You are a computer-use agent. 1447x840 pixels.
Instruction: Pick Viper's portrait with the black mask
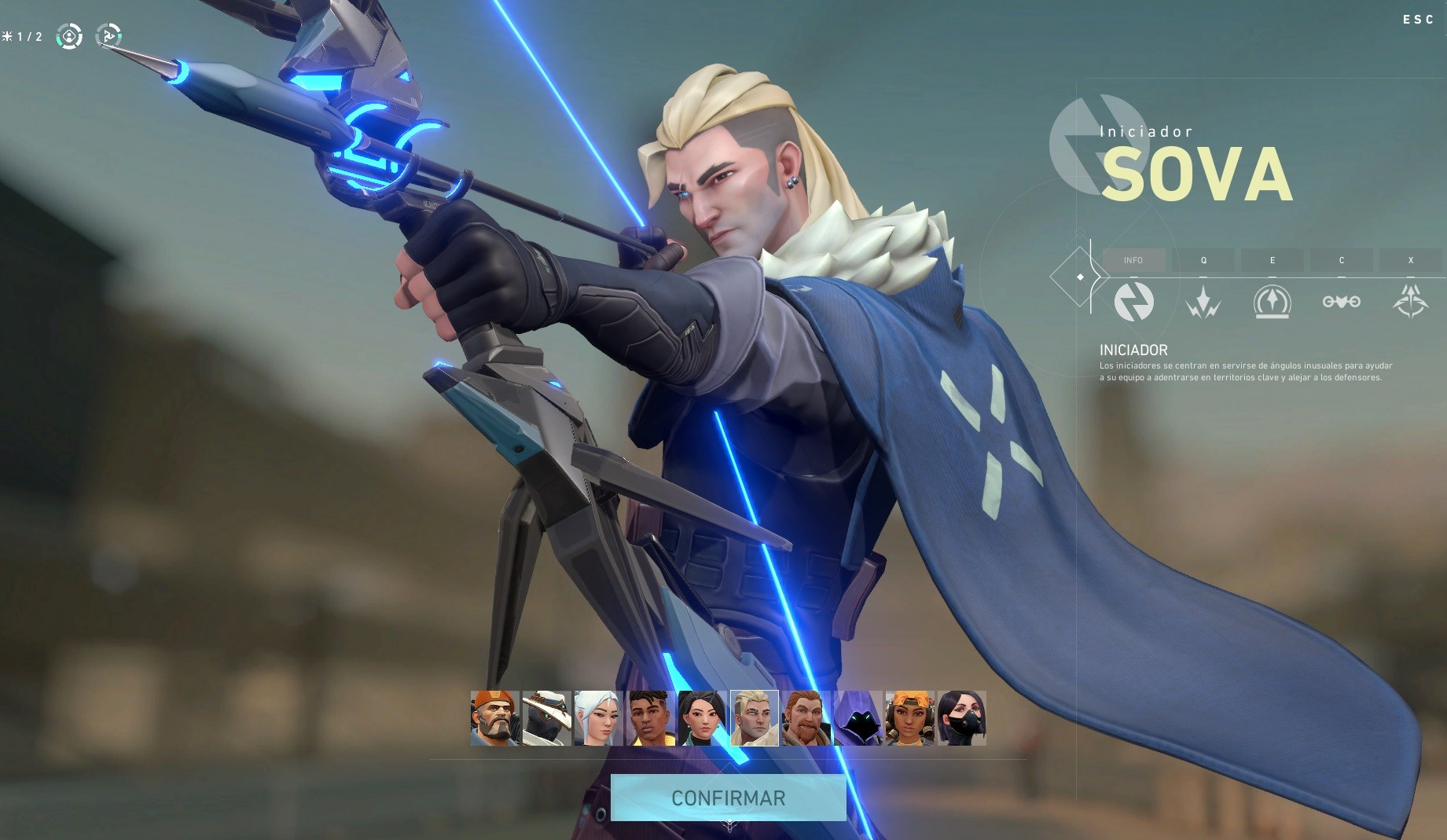(x=961, y=718)
